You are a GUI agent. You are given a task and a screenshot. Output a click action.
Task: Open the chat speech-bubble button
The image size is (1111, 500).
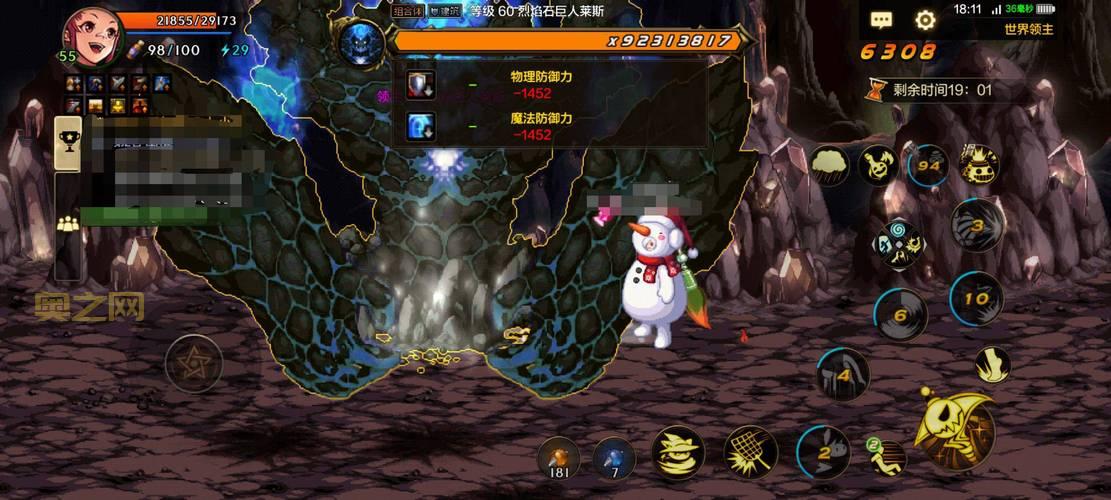click(x=881, y=19)
